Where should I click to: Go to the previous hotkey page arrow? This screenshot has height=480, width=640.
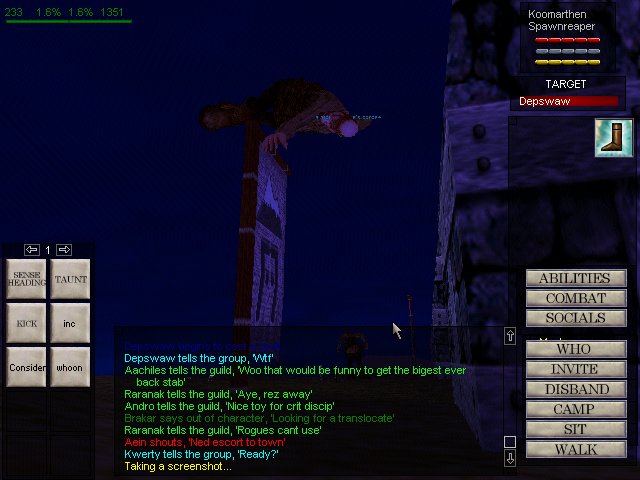[x=32, y=249]
